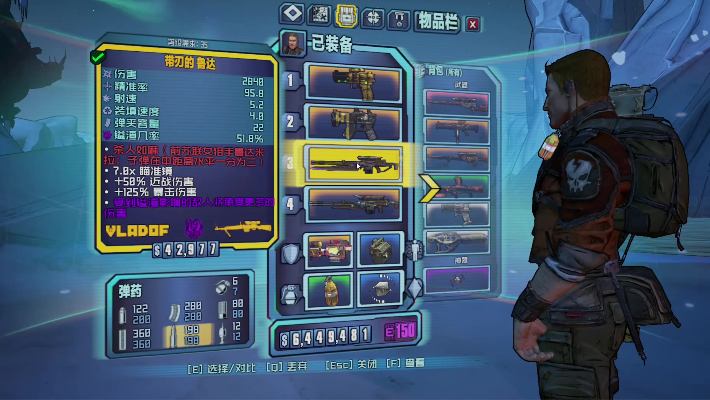Select the equipped shield item
710x400 pixels.
point(329,251)
